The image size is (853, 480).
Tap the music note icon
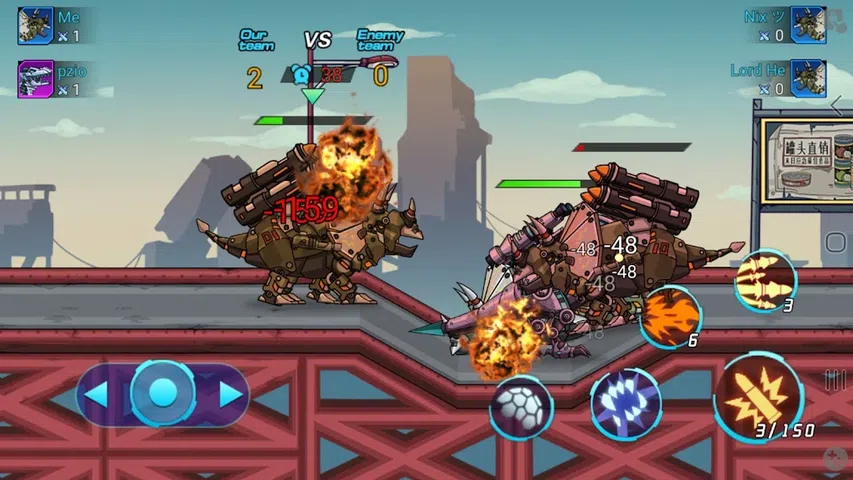point(837,22)
